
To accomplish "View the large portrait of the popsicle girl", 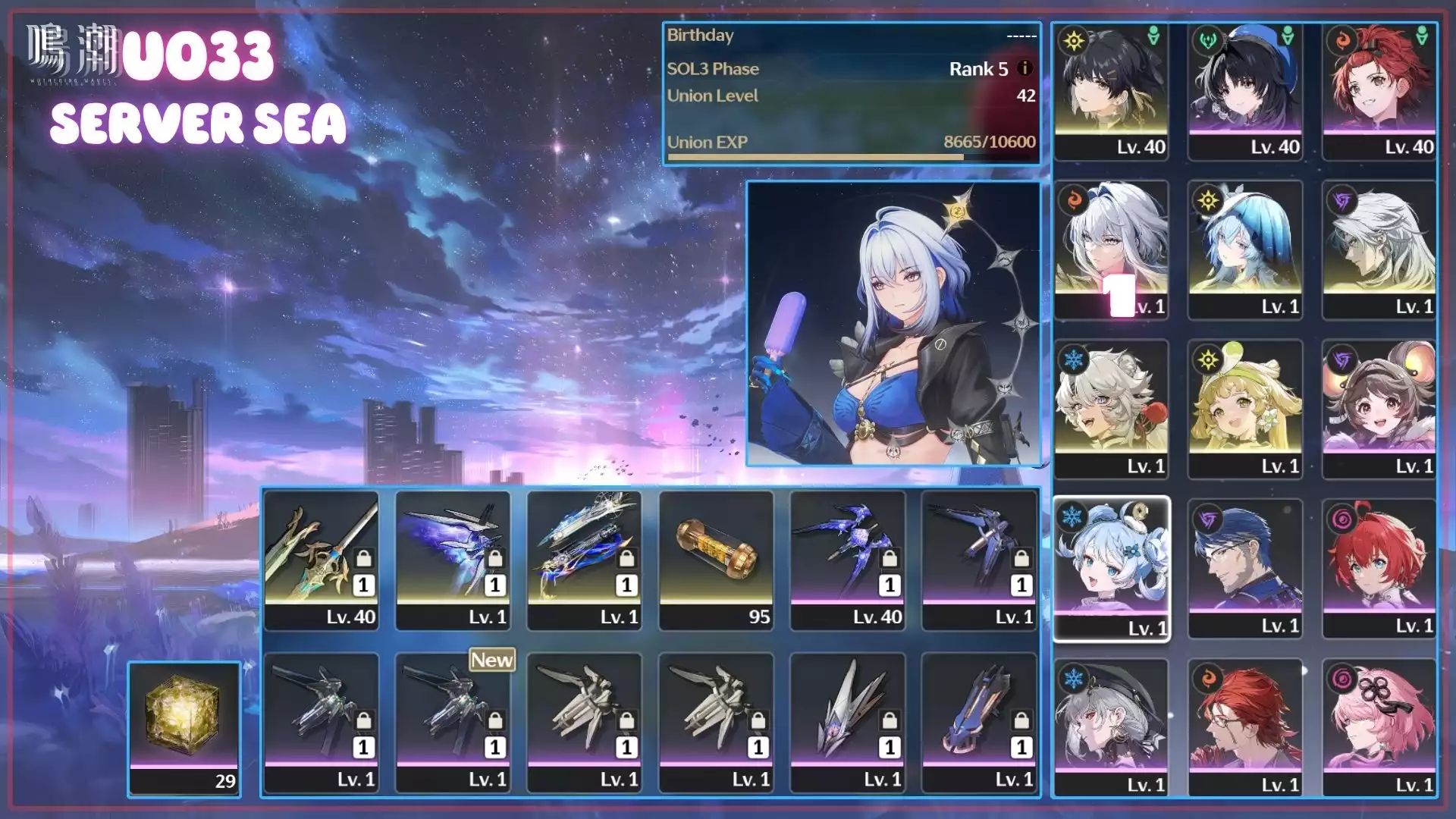I will [893, 323].
